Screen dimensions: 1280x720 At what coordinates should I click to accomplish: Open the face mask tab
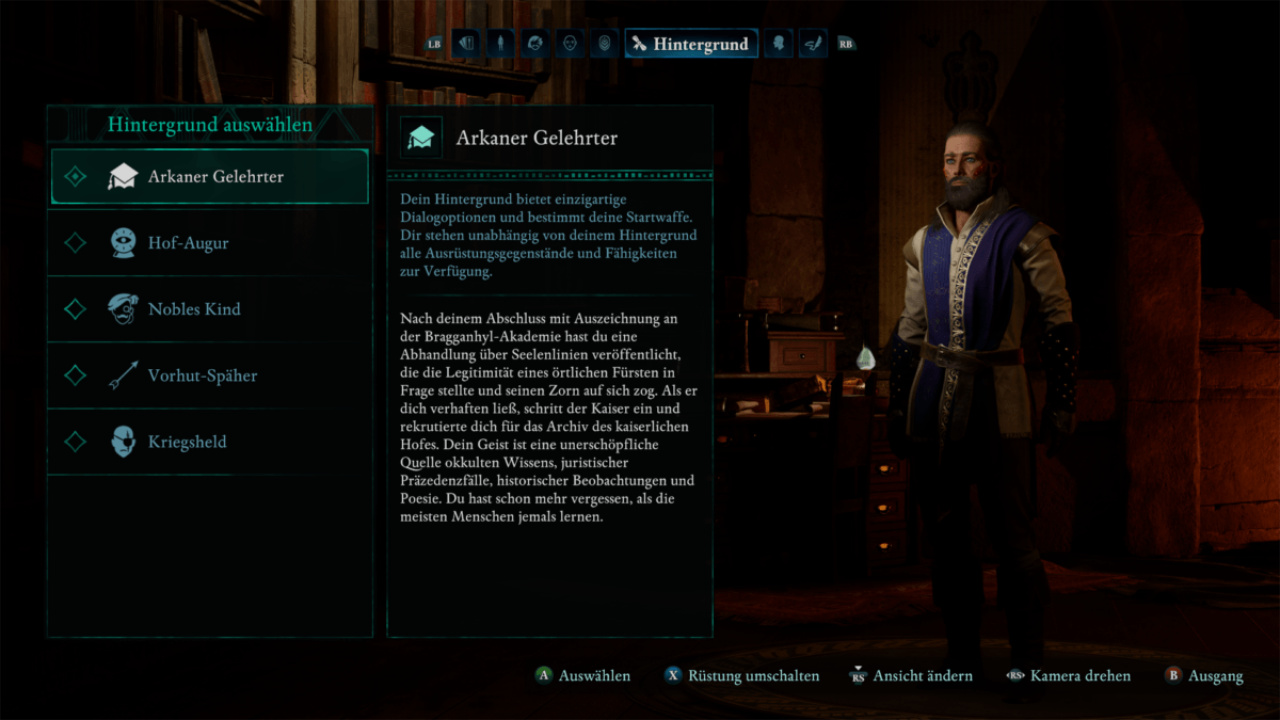(570, 44)
